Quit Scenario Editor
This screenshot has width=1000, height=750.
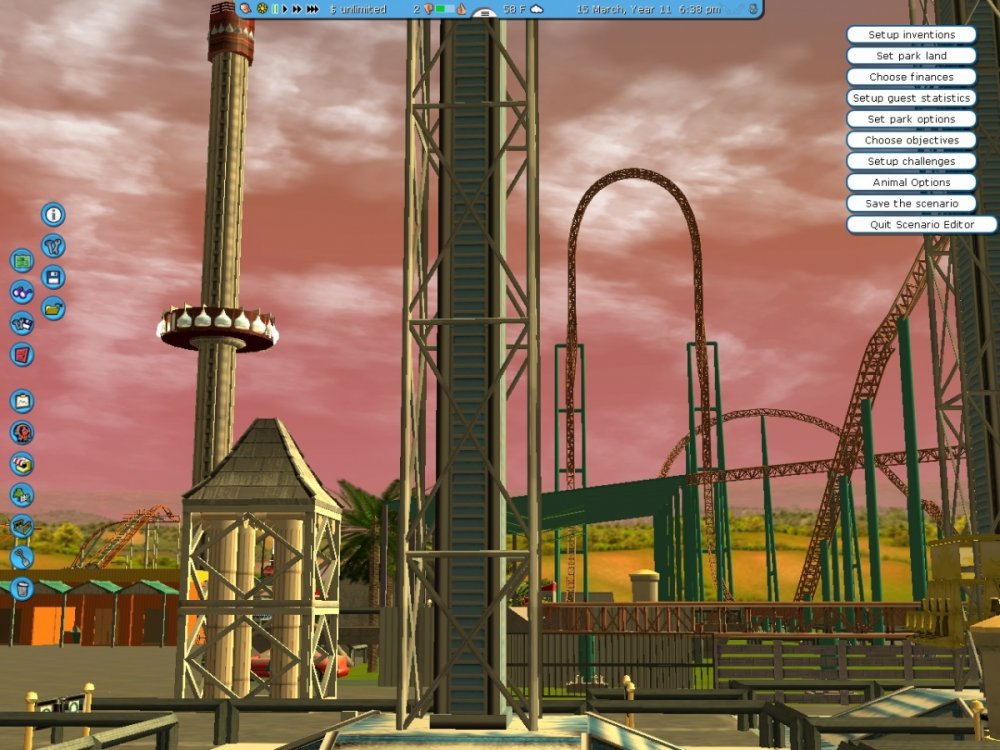(921, 225)
